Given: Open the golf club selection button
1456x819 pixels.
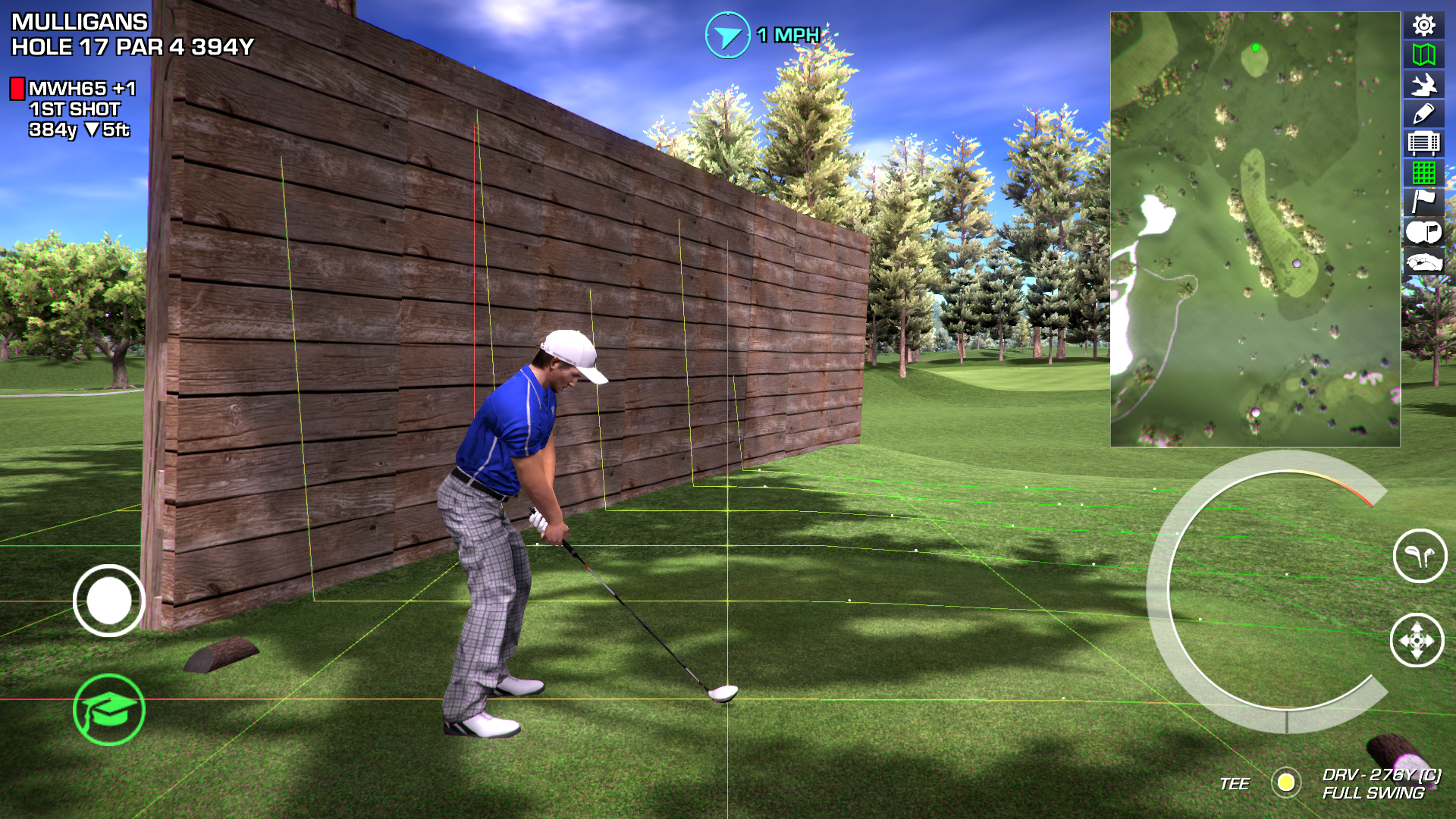Looking at the screenshot, I should (x=1420, y=556).
